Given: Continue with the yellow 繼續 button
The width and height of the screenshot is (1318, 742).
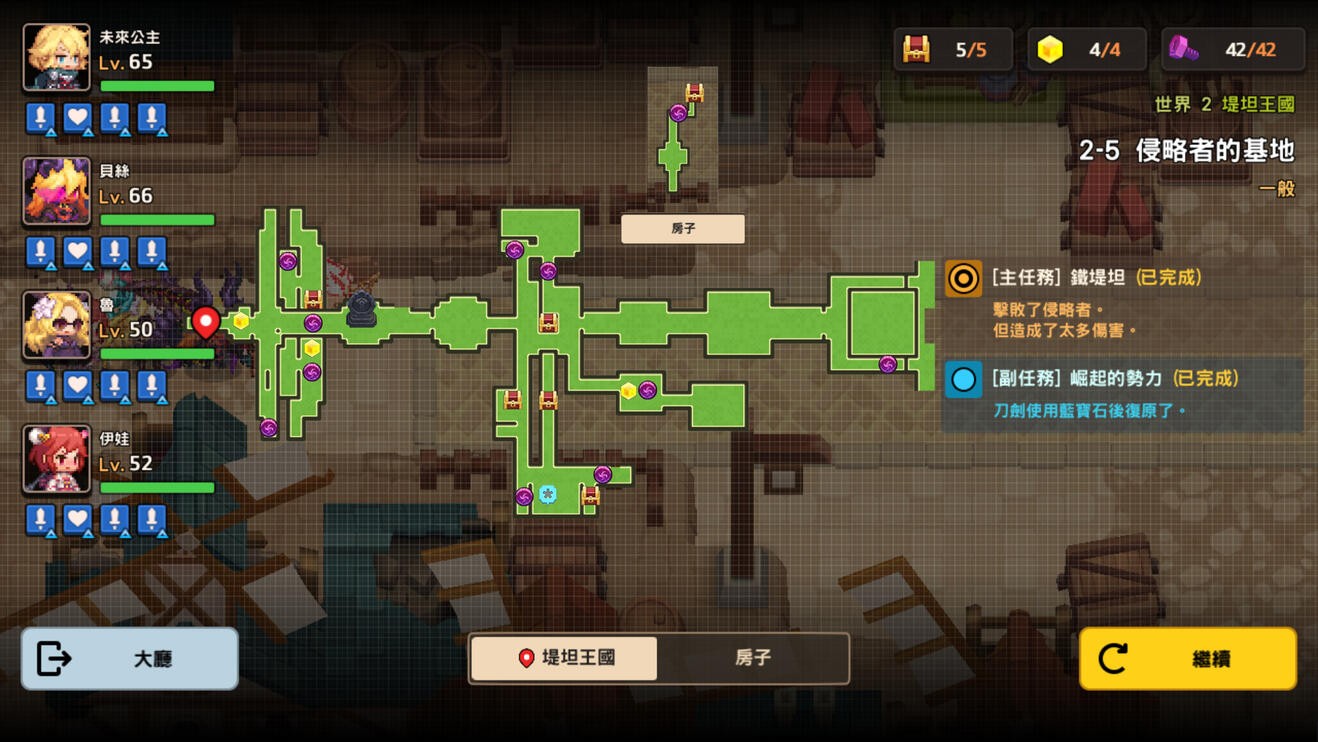Looking at the screenshot, I should coord(1188,659).
